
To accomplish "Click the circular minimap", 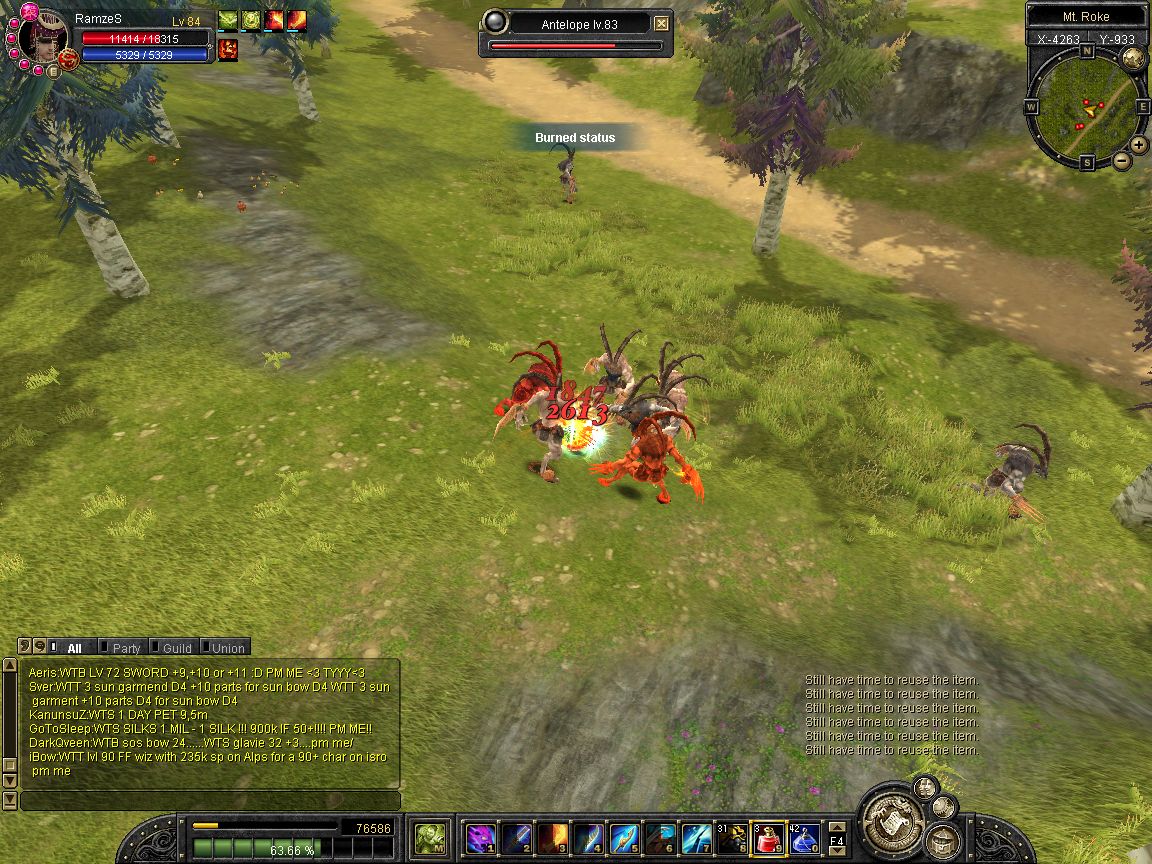I will point(1086,107).
